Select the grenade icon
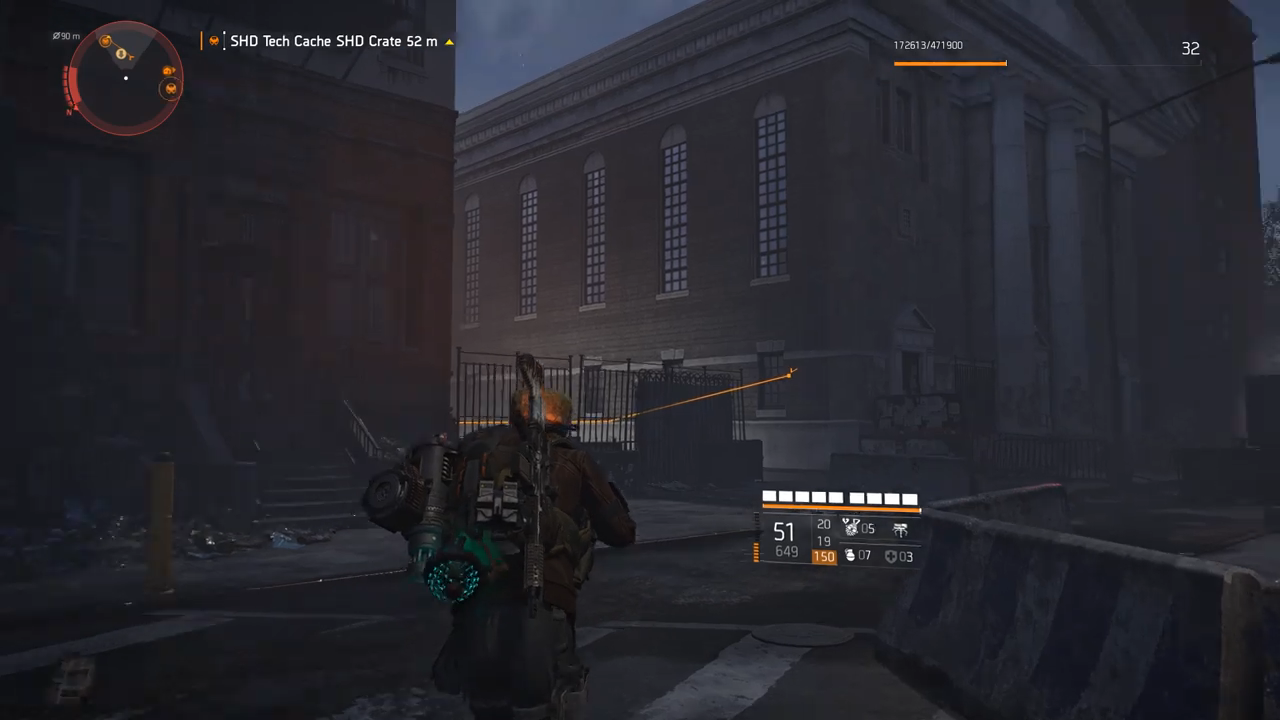Screen dimensions: 1280x720 tap(850, 556)
